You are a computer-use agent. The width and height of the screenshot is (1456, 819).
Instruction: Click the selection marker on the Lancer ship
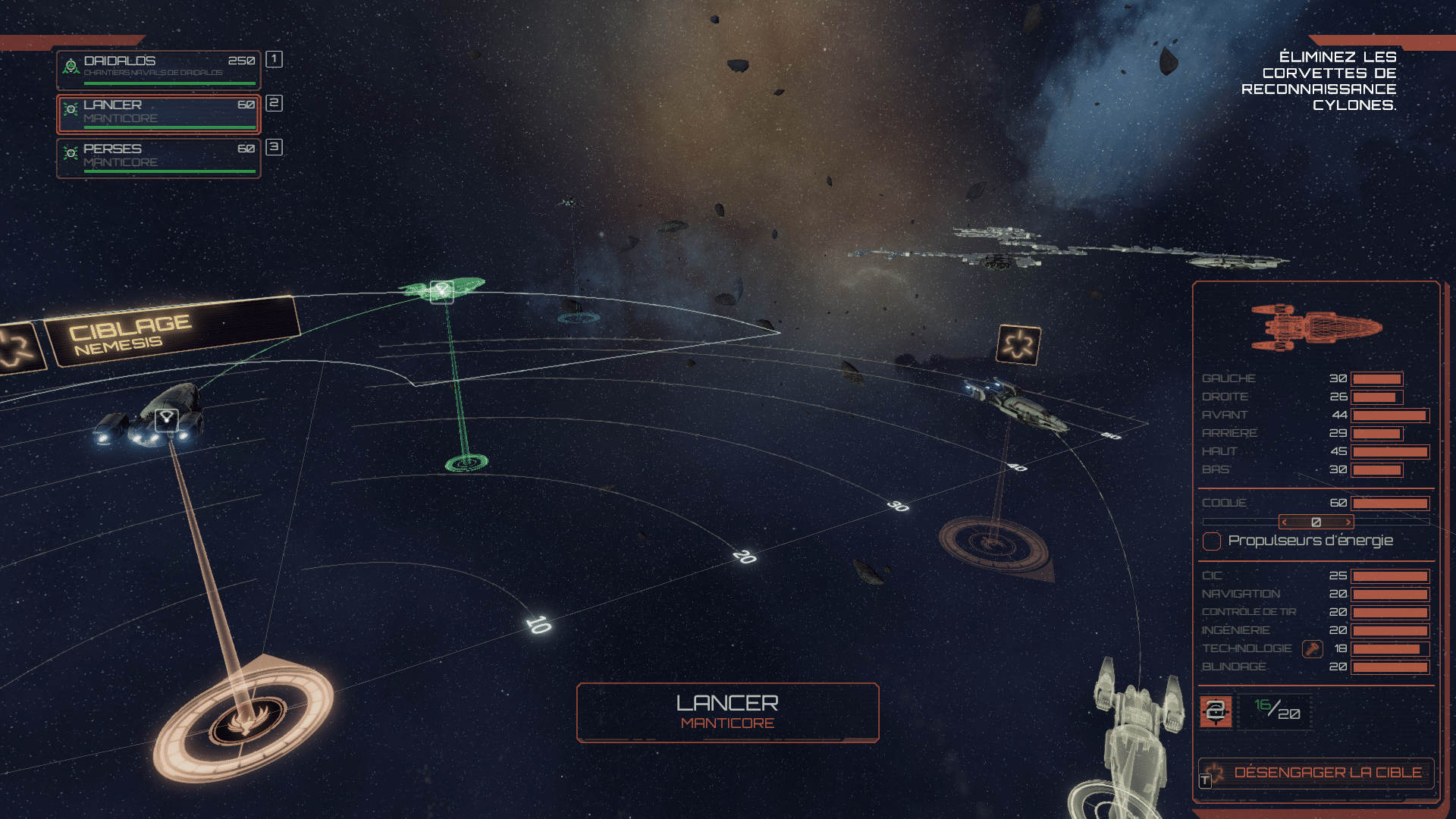click(167, 419)
